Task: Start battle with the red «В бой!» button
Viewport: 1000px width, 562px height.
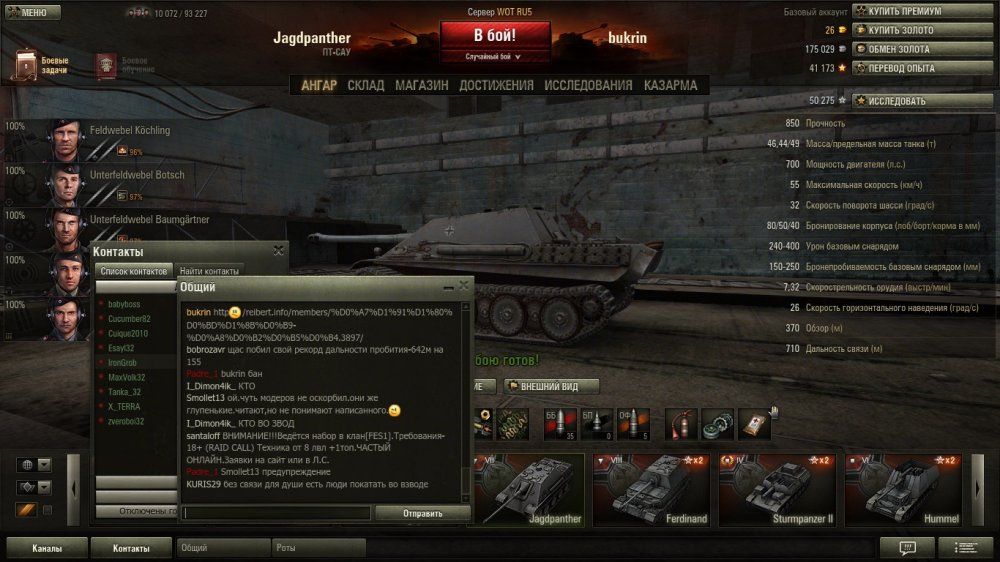Action: coord(496,34)
